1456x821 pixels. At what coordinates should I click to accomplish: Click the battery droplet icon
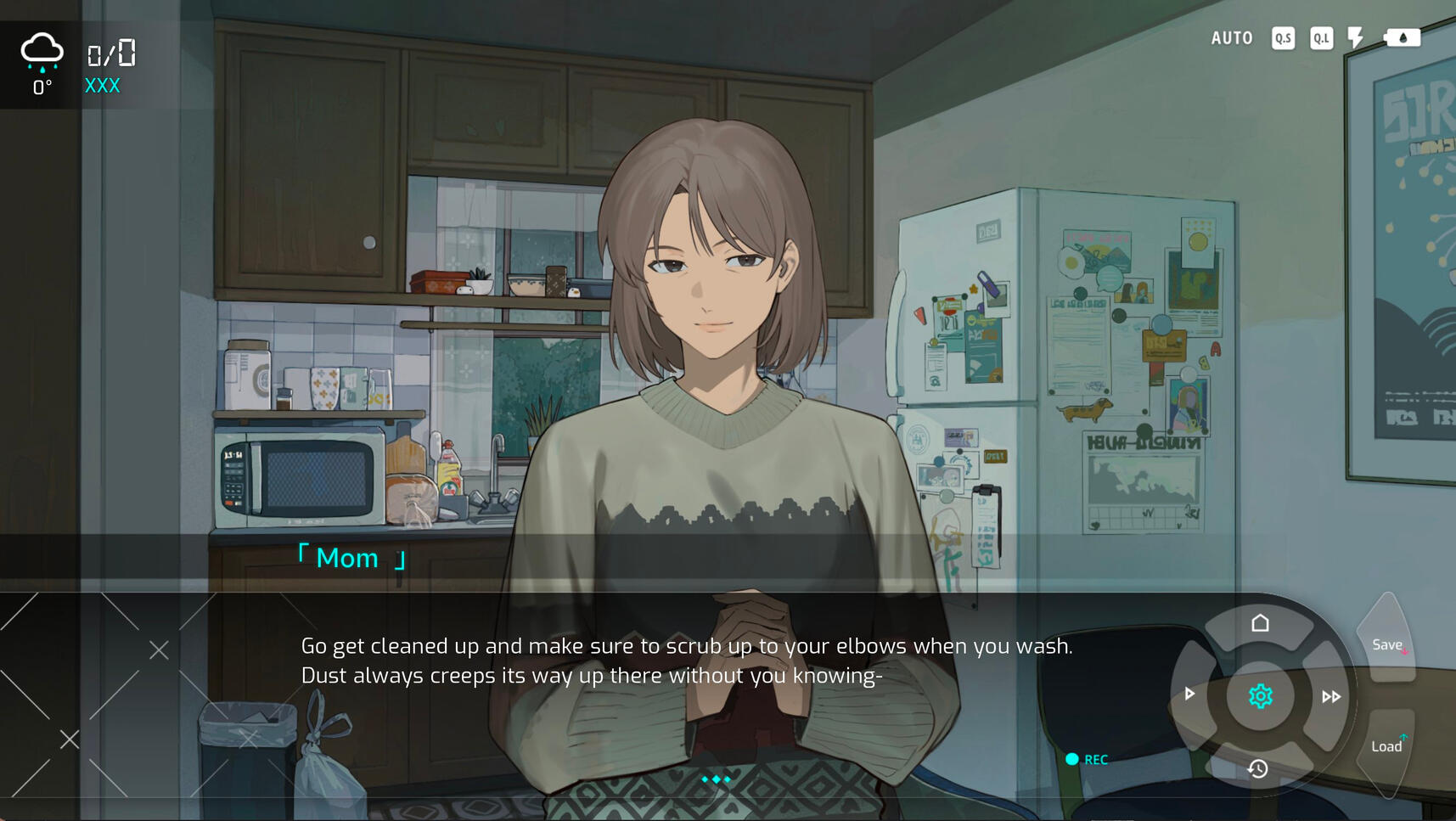pos(1402,38)
